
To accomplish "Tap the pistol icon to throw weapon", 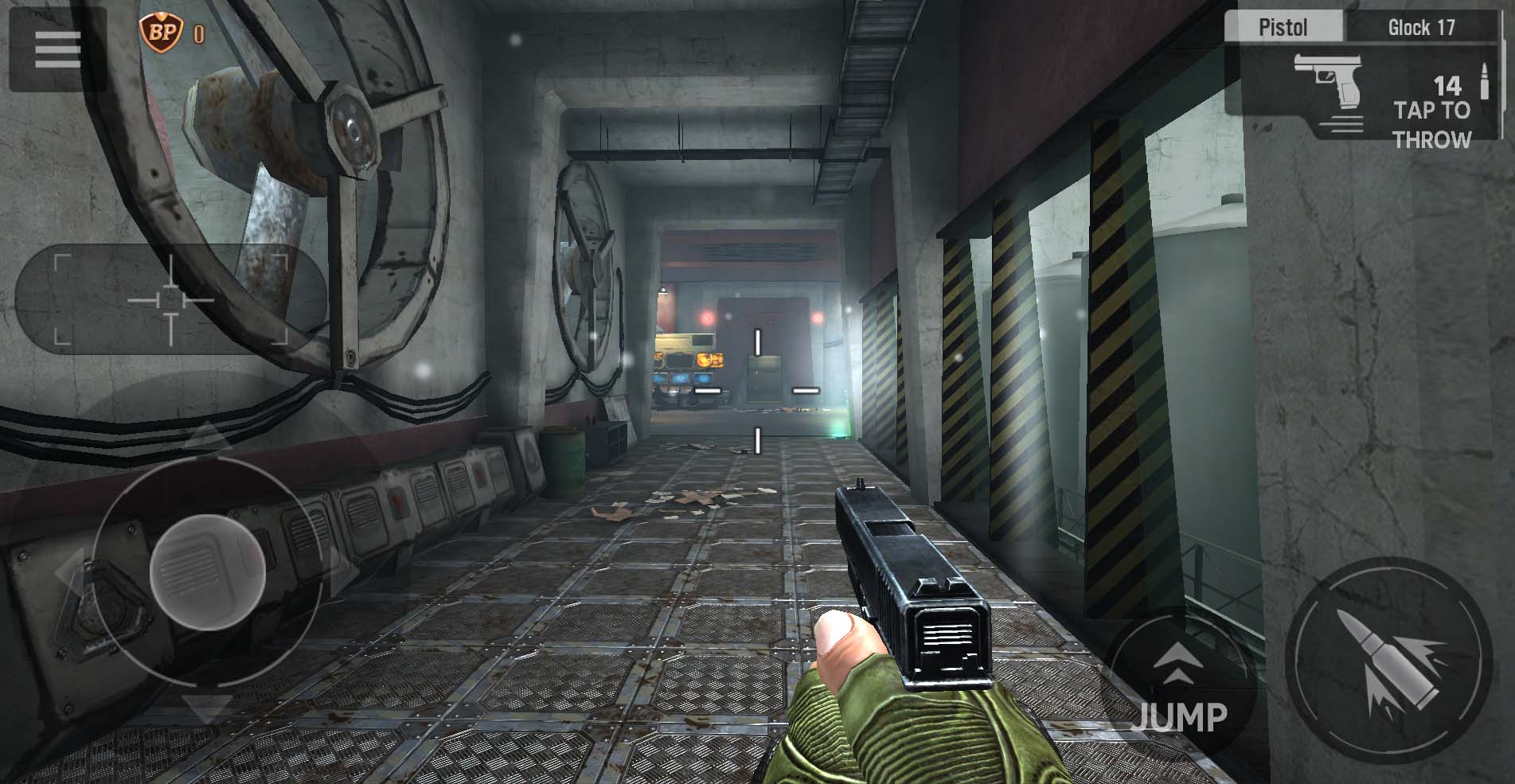I will [x=1328, y=86].
